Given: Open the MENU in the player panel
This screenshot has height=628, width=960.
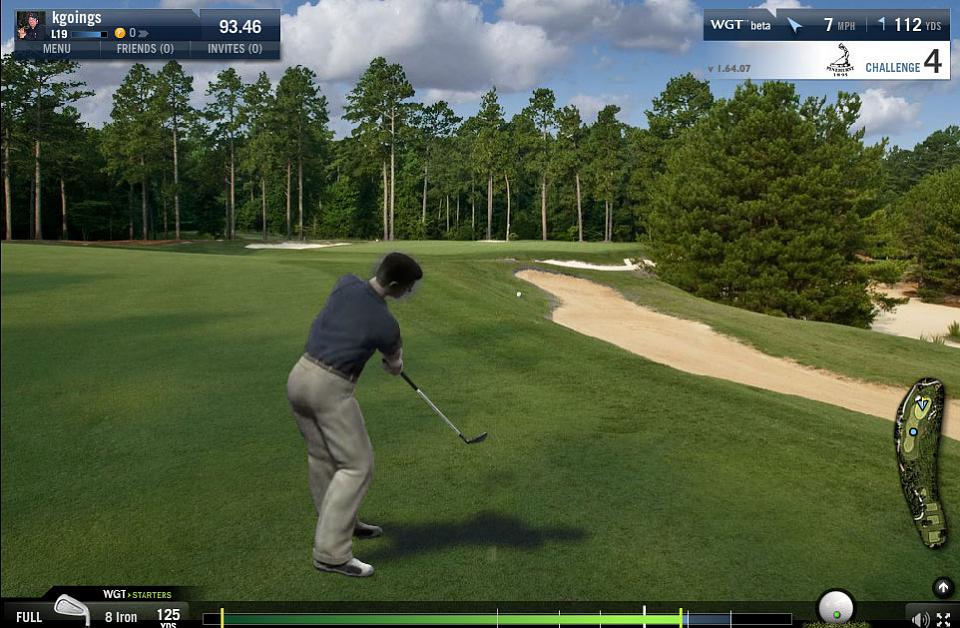Looking at the screenshot, I should [56, 48].
